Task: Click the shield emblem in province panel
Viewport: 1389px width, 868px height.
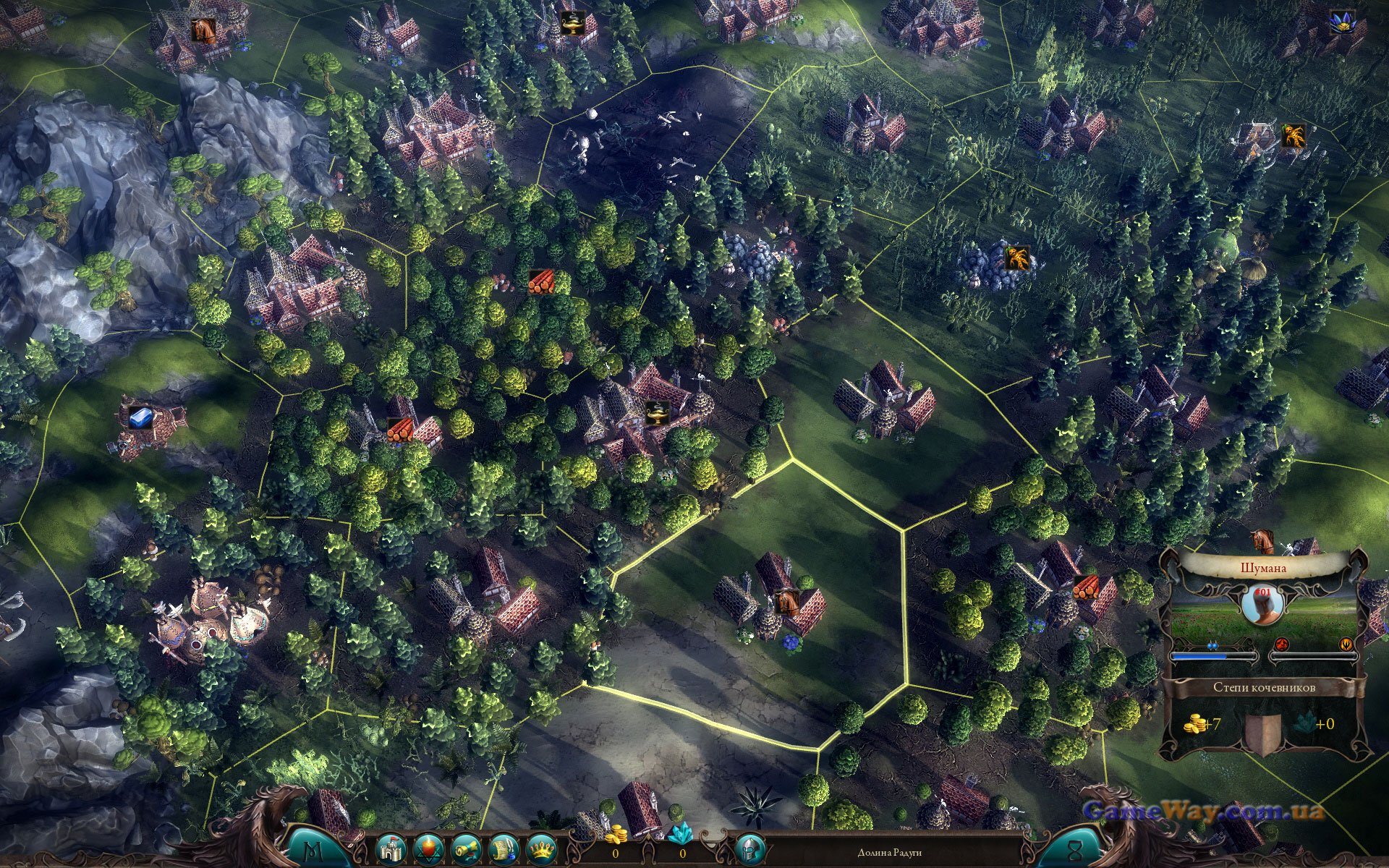Action: (x=1262, y=731)
